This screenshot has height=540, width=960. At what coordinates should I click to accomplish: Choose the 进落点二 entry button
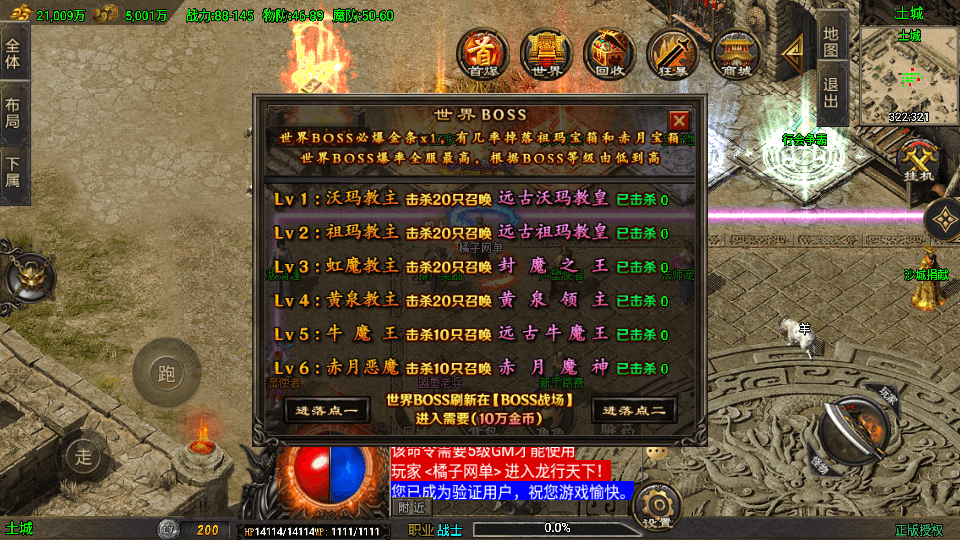(632, 410)
